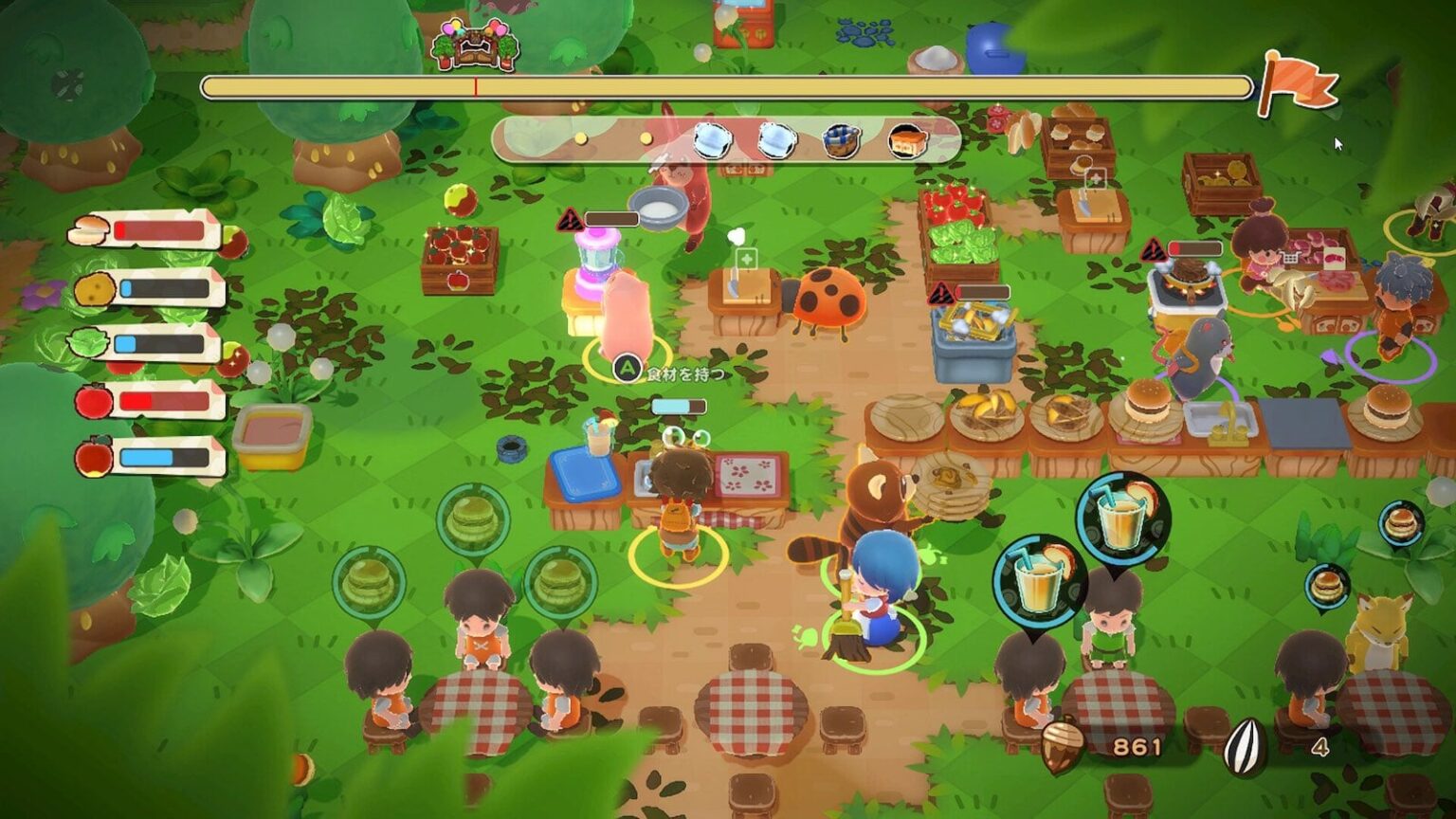Select the orange cooking pot icon in the recipe bar
The width and height of the screenshot is (1456, 819).
pyautogui.click(x=906, y=139)
